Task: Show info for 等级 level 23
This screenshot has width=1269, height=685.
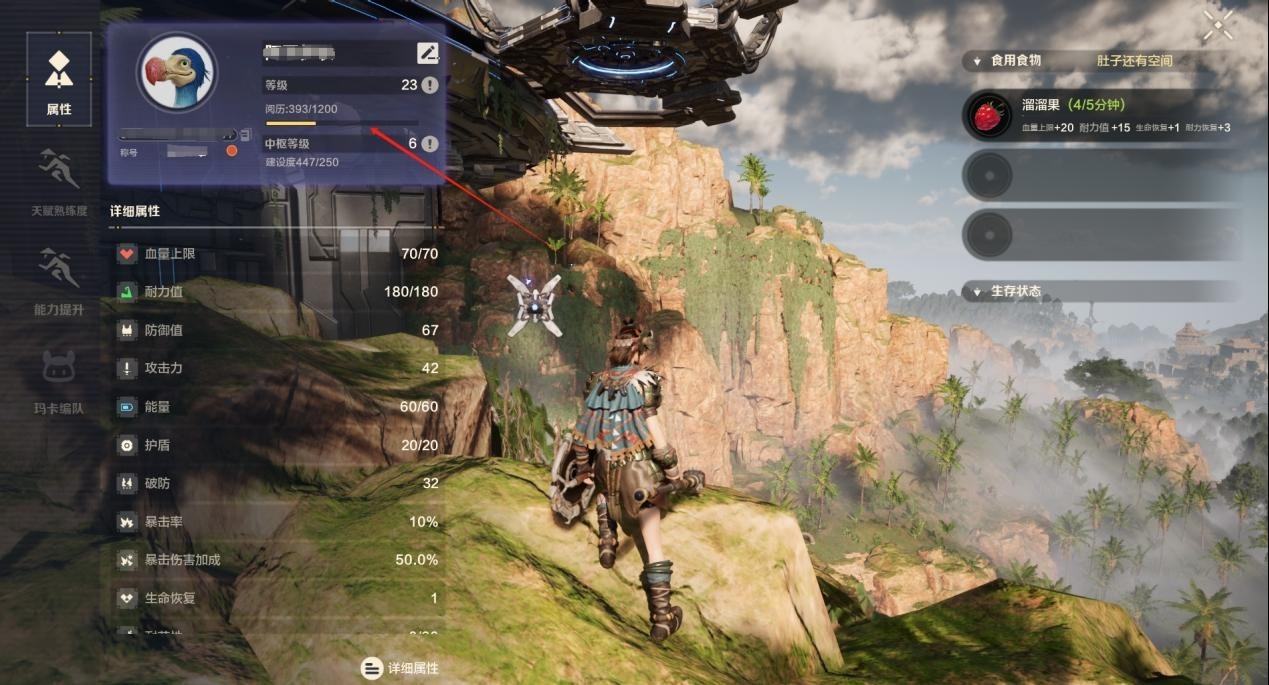Action: (x=430, y=85)
